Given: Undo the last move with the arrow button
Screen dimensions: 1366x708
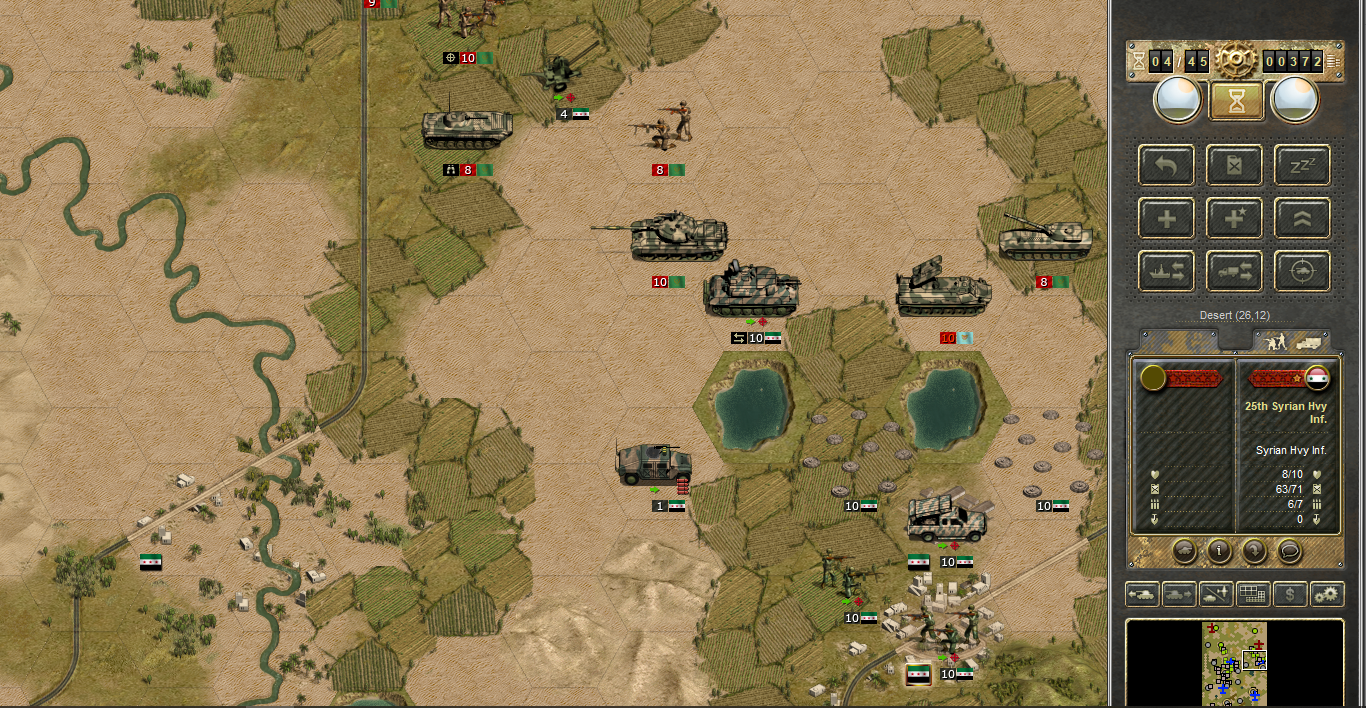Looking at the screenshot, I should pos(1166,165).
